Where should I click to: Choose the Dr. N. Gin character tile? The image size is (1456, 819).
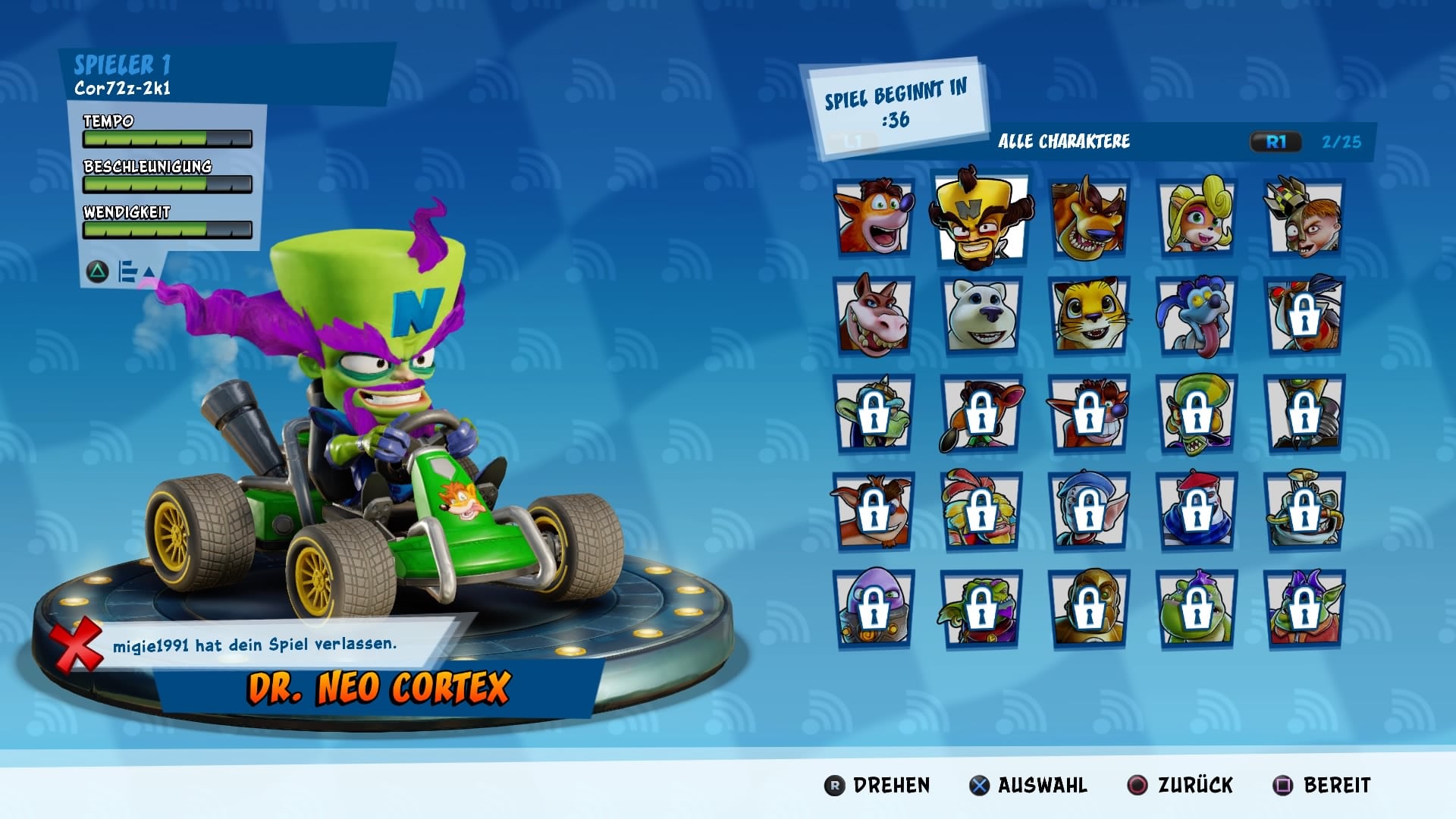click(x=1304, y=217)
